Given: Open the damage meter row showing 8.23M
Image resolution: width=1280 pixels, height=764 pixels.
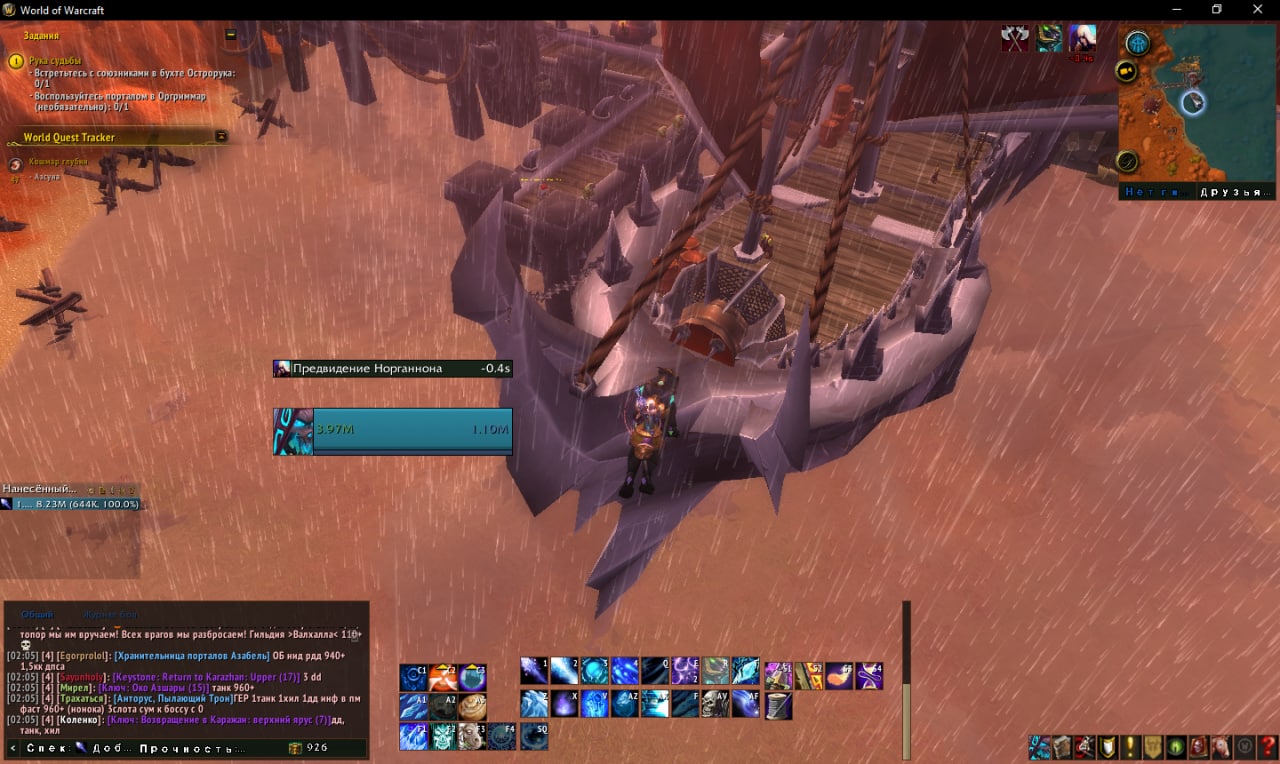Looking at the screenshot, I should click(x=70, y=504).
